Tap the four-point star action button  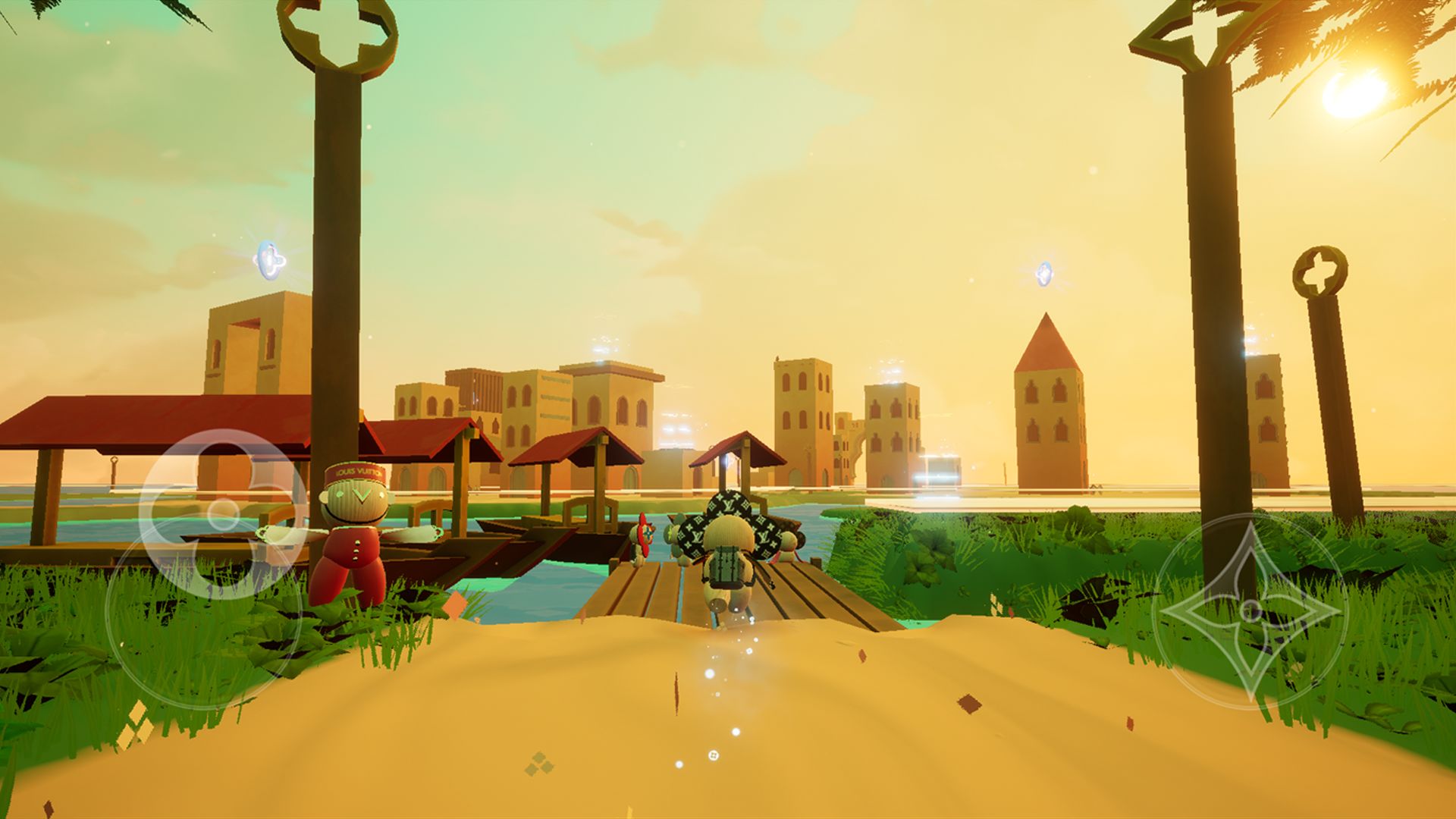pyautogui.click(x=1248, y=611)
